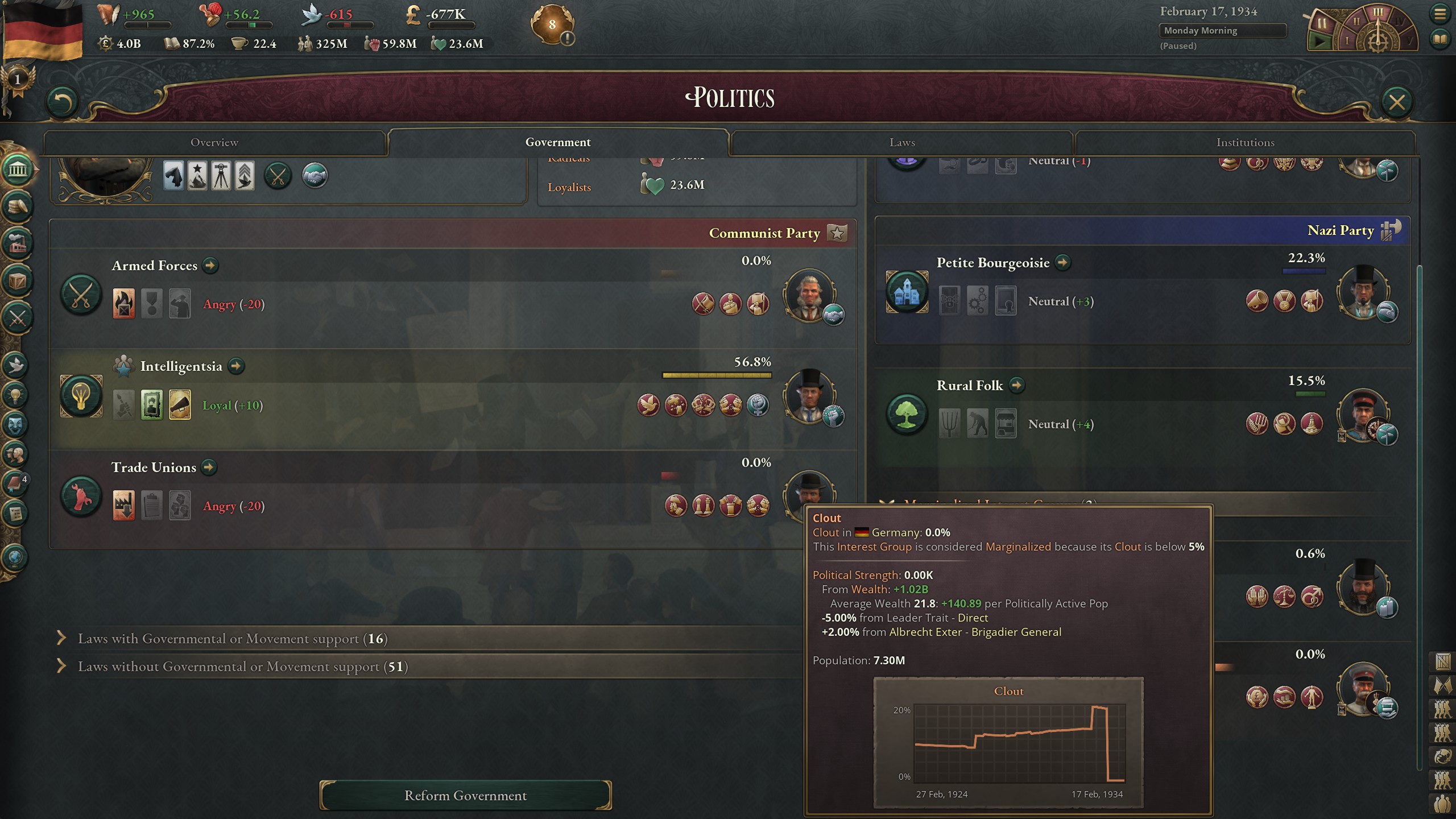This screenshot has width=1456, height=819.
Task: Switch to the Institutions tab
Action: coord(1246,142)
